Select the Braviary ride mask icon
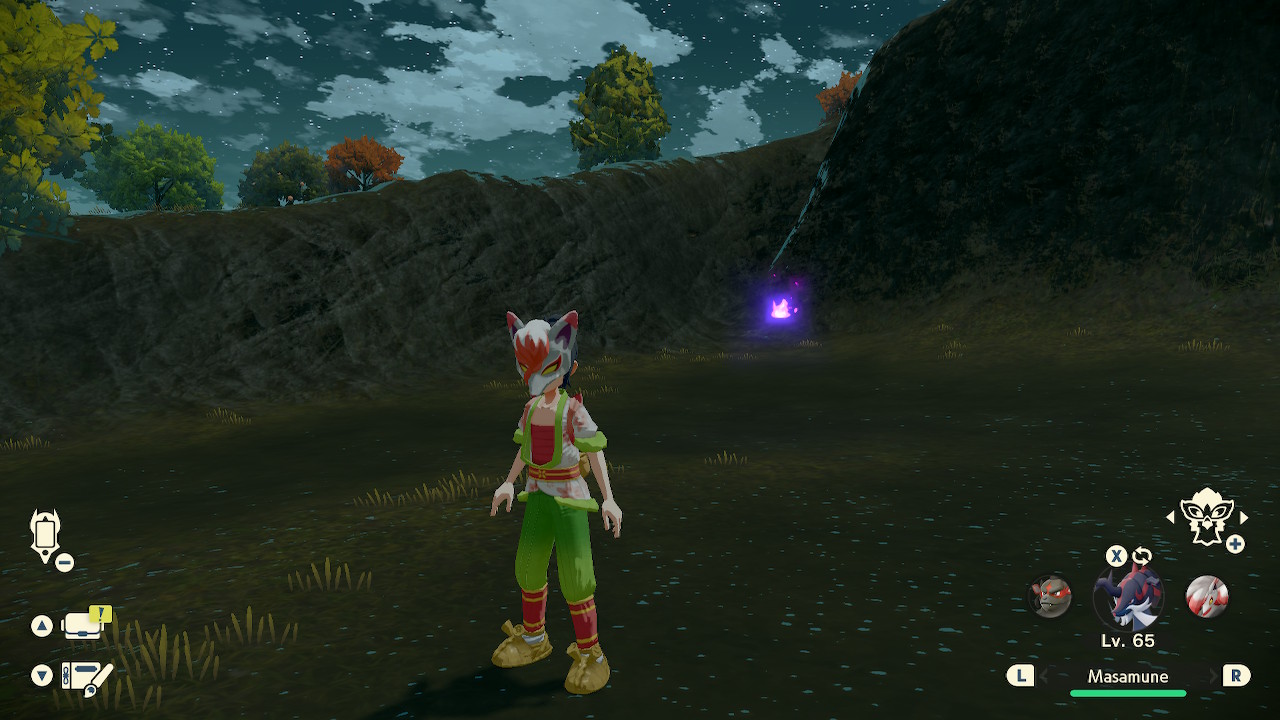The height and width of the screenshot is (720, 1280). click(1205, 516)
